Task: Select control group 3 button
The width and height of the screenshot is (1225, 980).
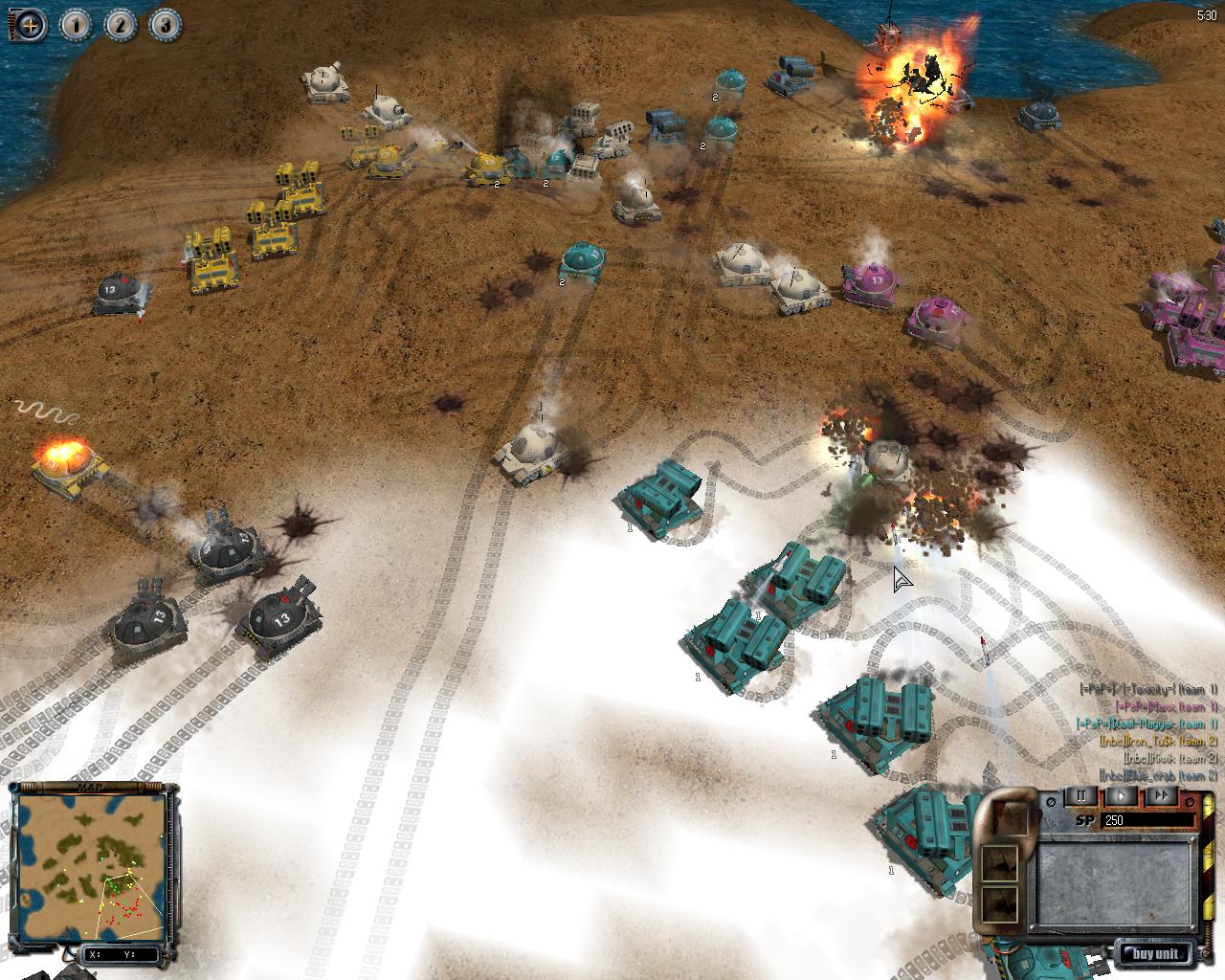Action: (x=164, y=25)
